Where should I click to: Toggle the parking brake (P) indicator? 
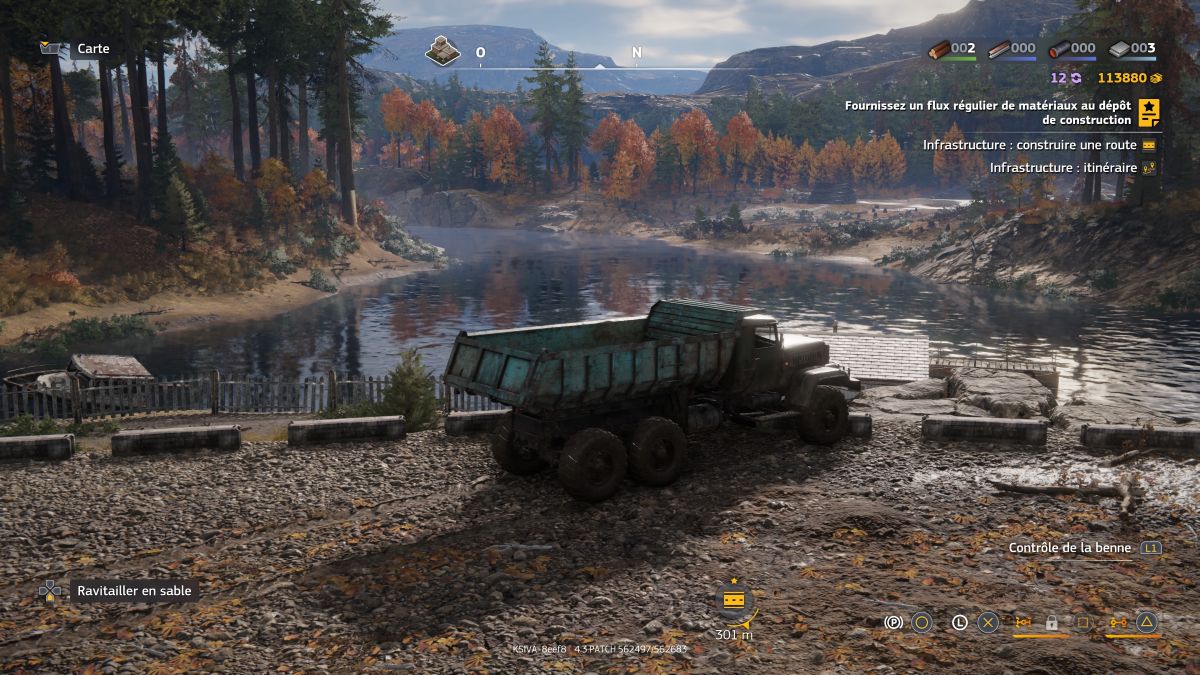(x=894, y=622)
